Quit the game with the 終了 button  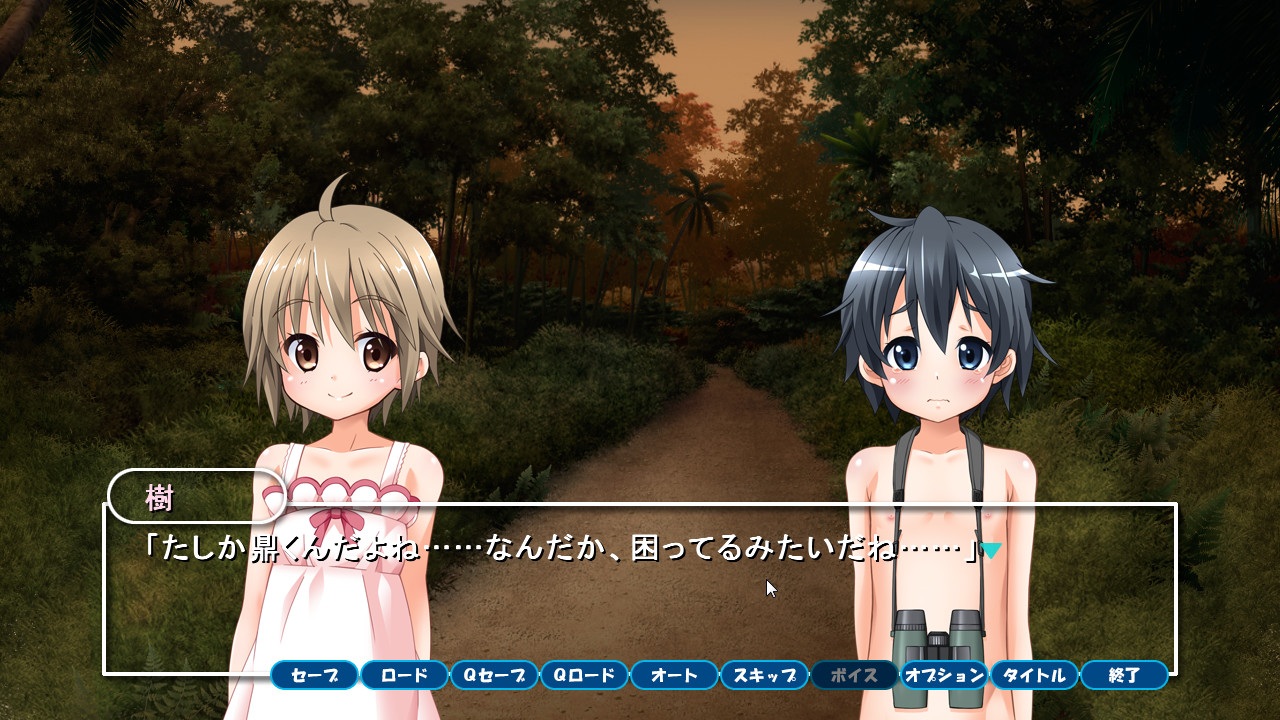point(1124,675)
